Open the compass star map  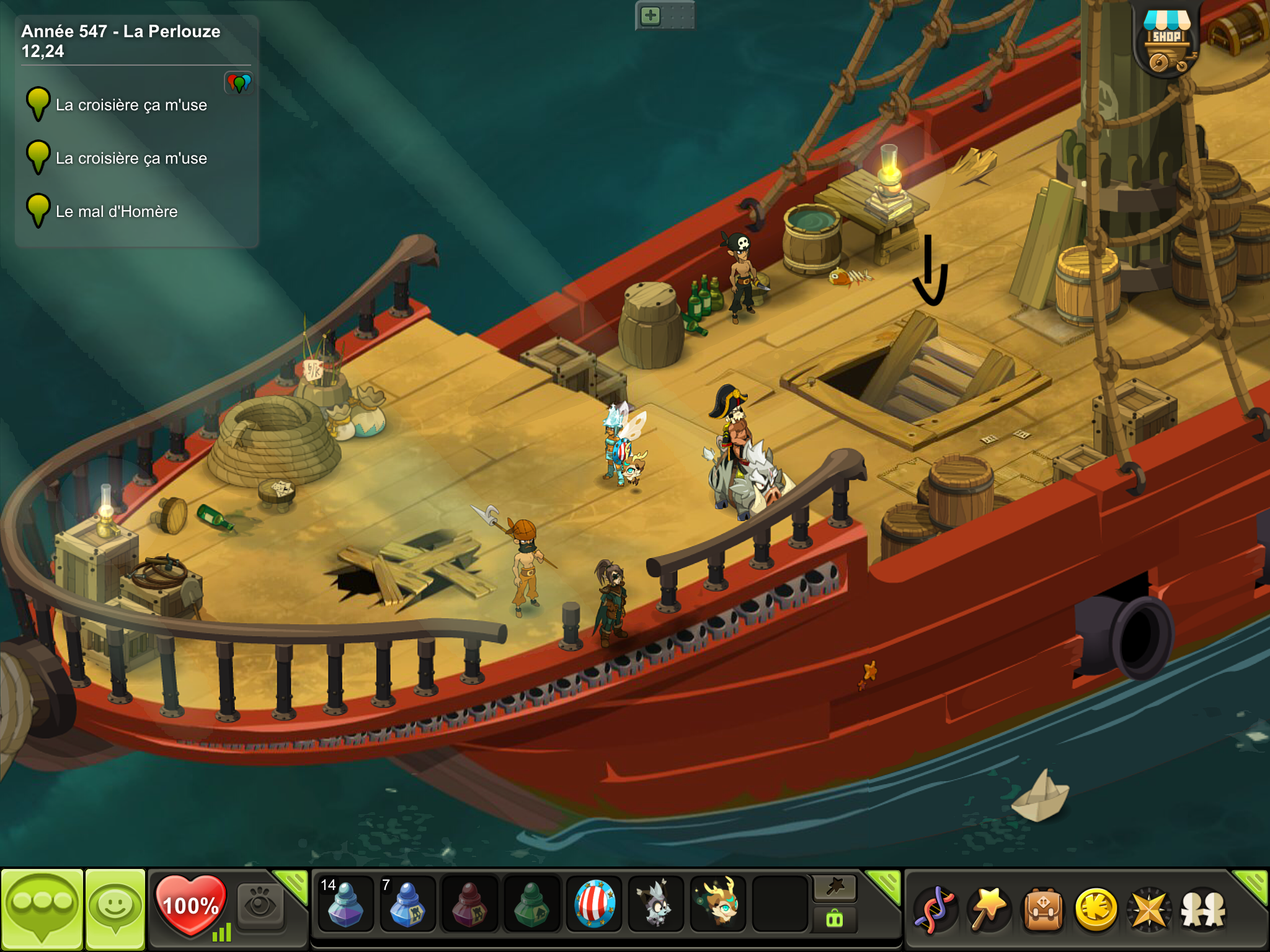point(1150,909)
